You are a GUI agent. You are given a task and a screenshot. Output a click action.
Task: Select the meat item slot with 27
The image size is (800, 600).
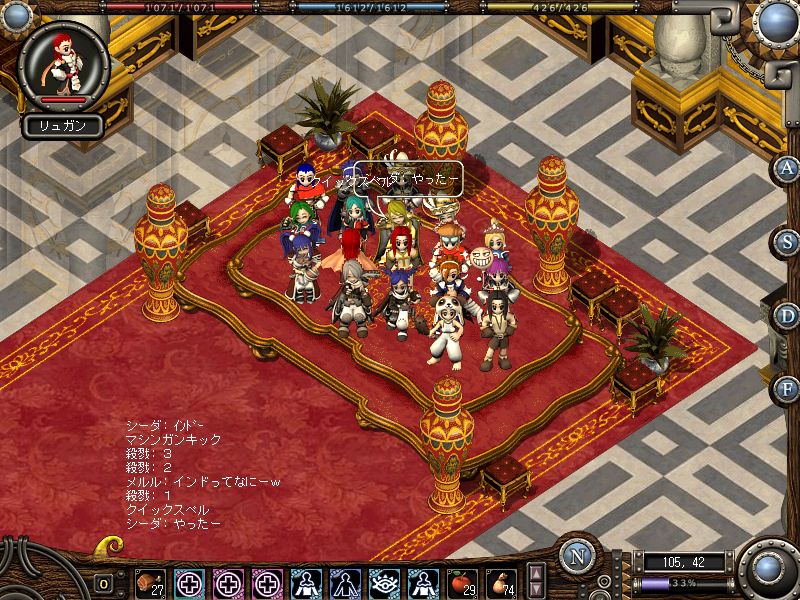[151, 582]
